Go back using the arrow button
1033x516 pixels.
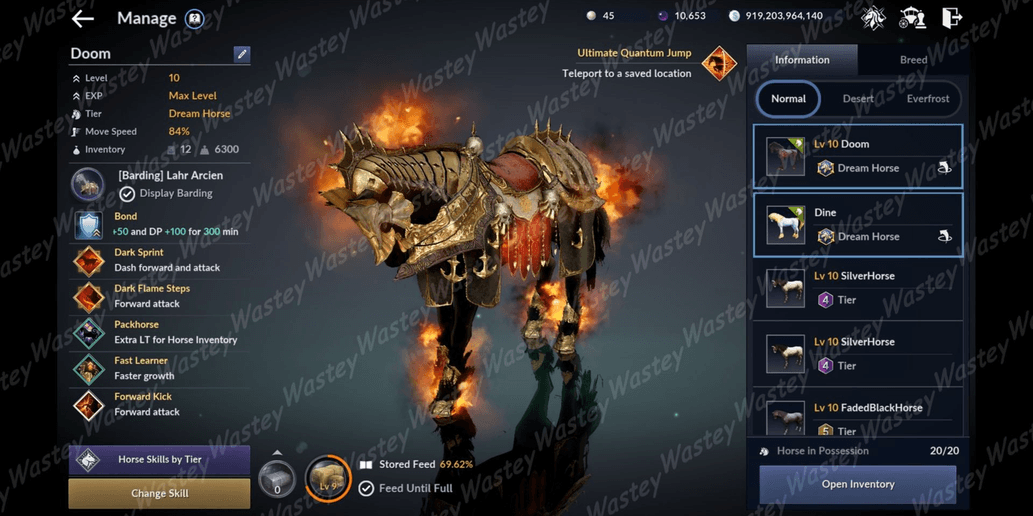(x=83, y=18)
